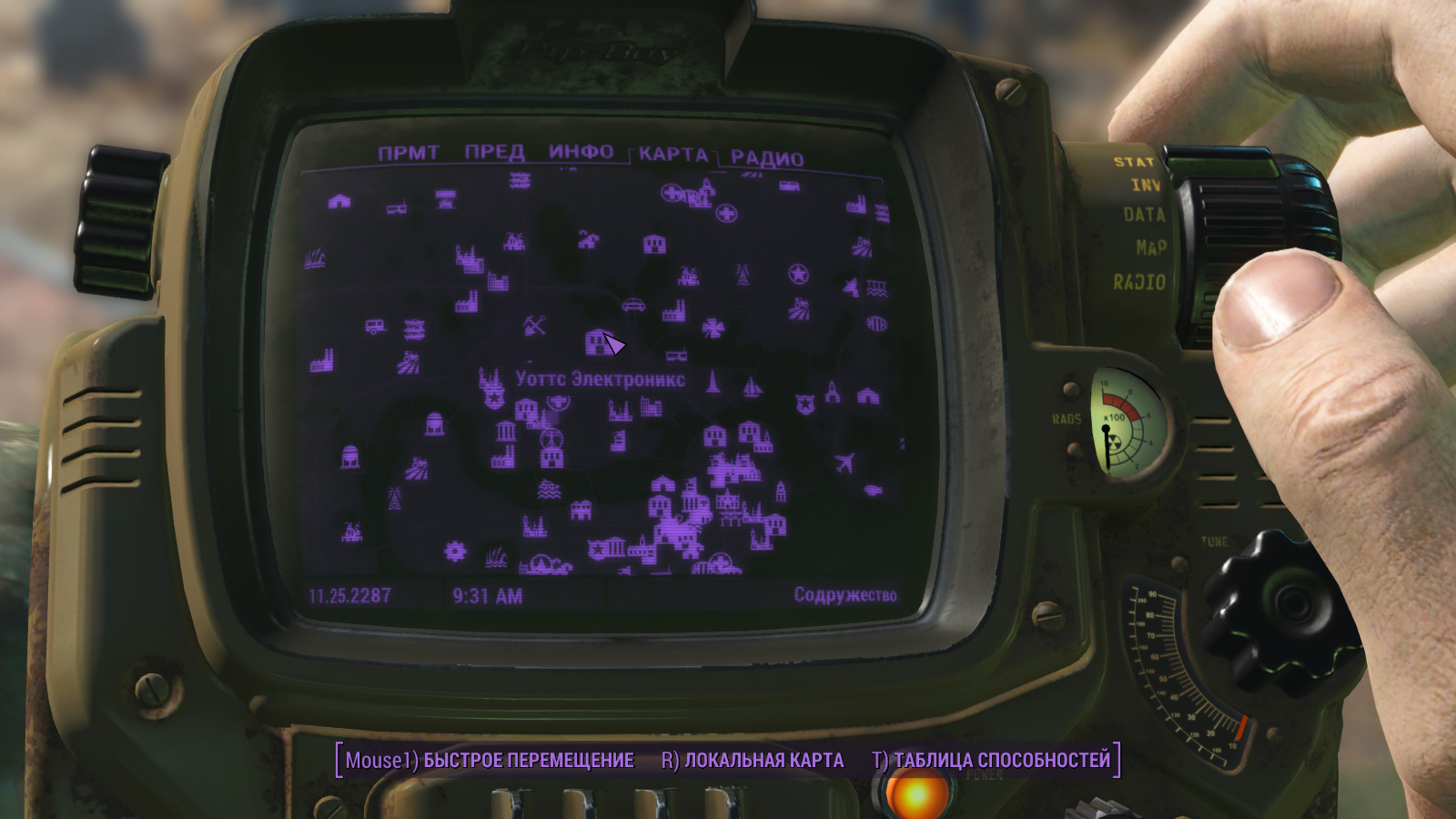Screen dimensions: 1456x819
Task: Show the ТАБЛИЦА СПОСОБНОСТЕЙ perk chart
Action: 991,760
